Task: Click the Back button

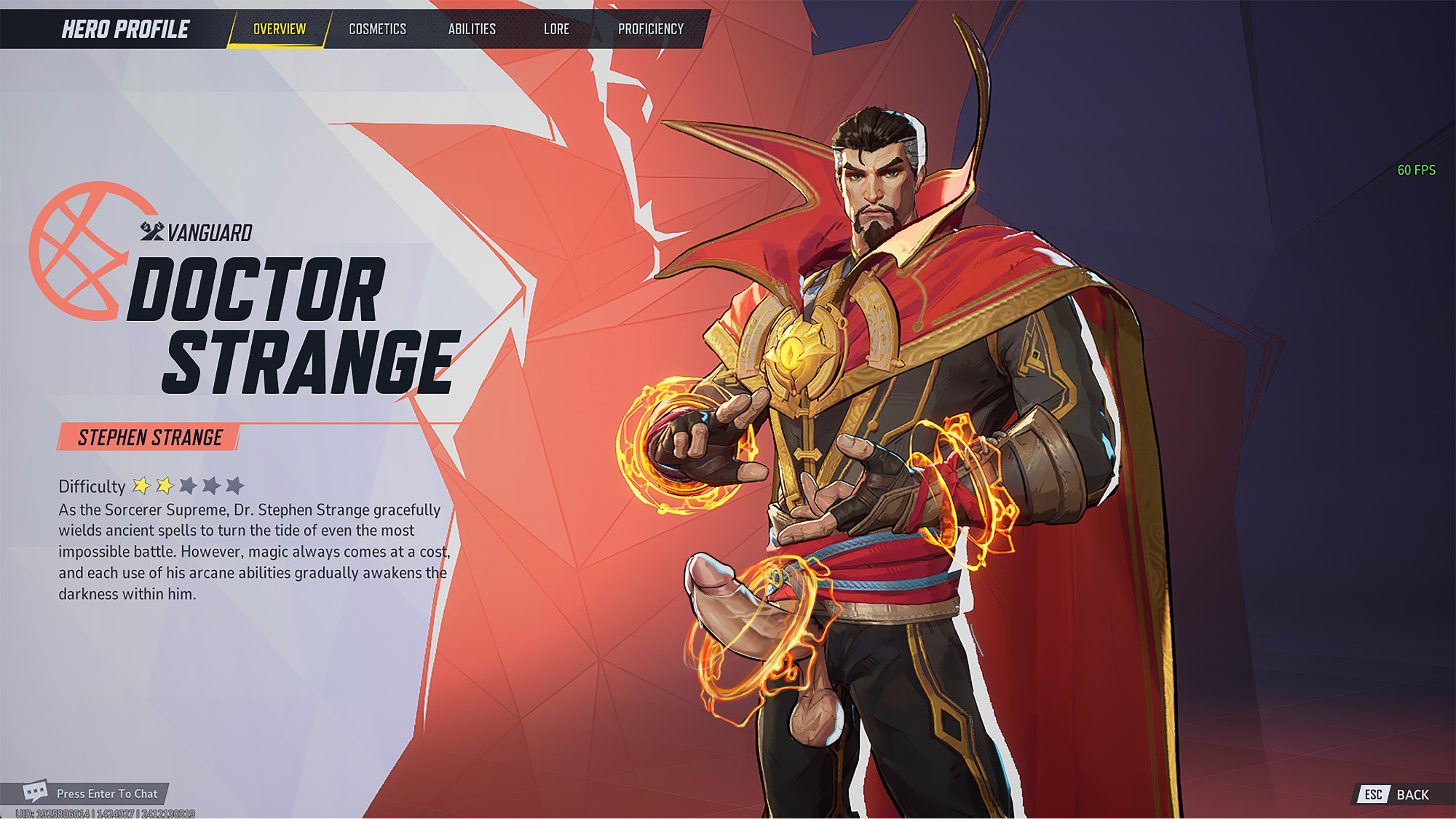Action: click(x=1399, y=794)
